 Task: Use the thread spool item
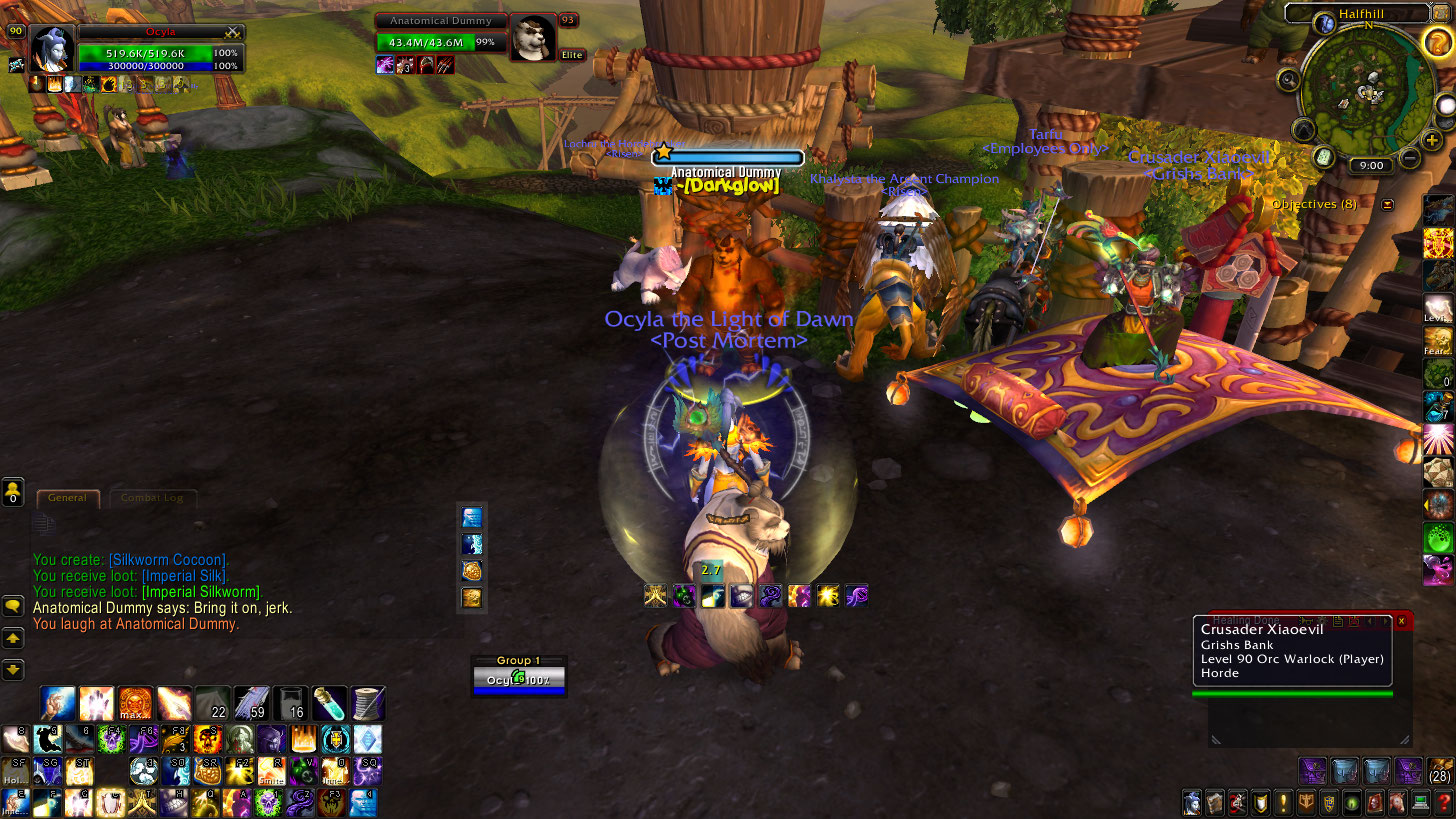367,703
